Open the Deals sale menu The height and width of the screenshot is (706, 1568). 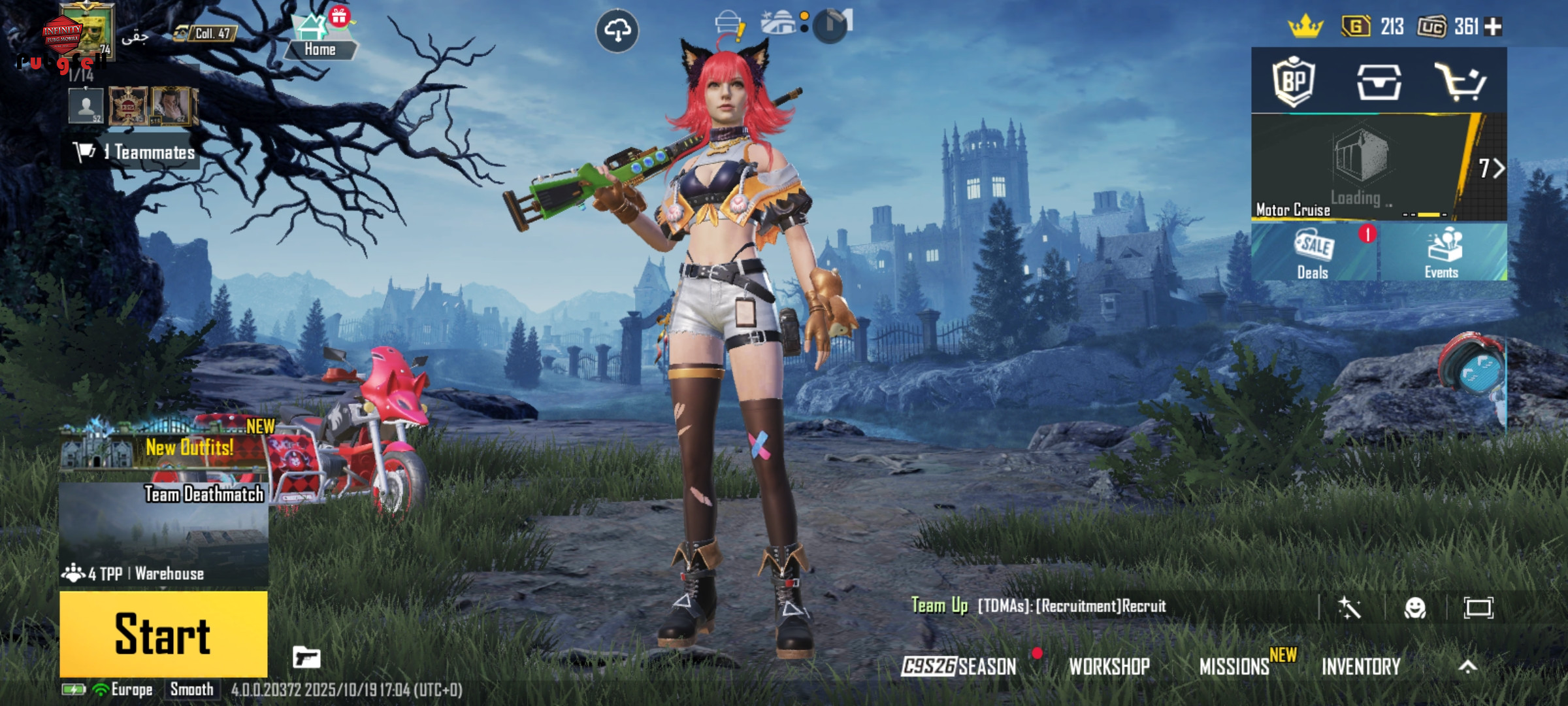click(1314, 254)
